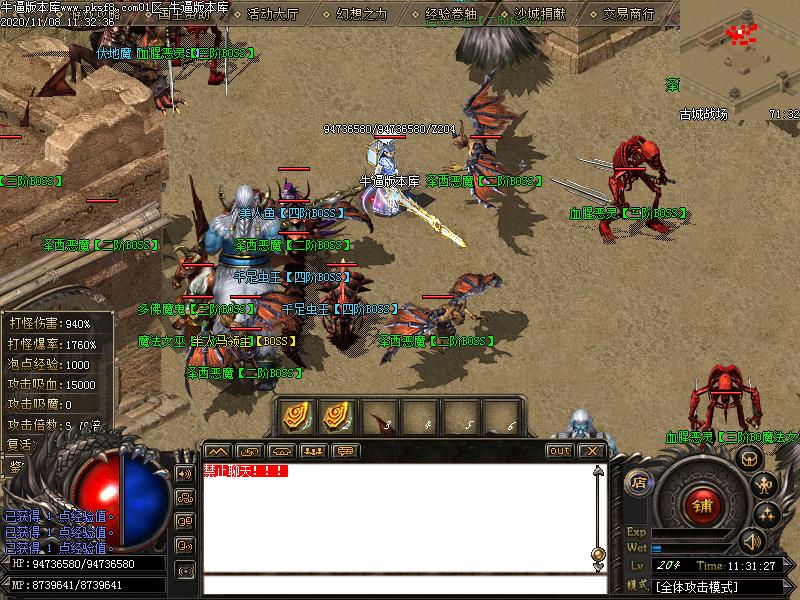Toggle the top chat channel speaker button
This screenshot has height=600, width=800.
(184, 473)
